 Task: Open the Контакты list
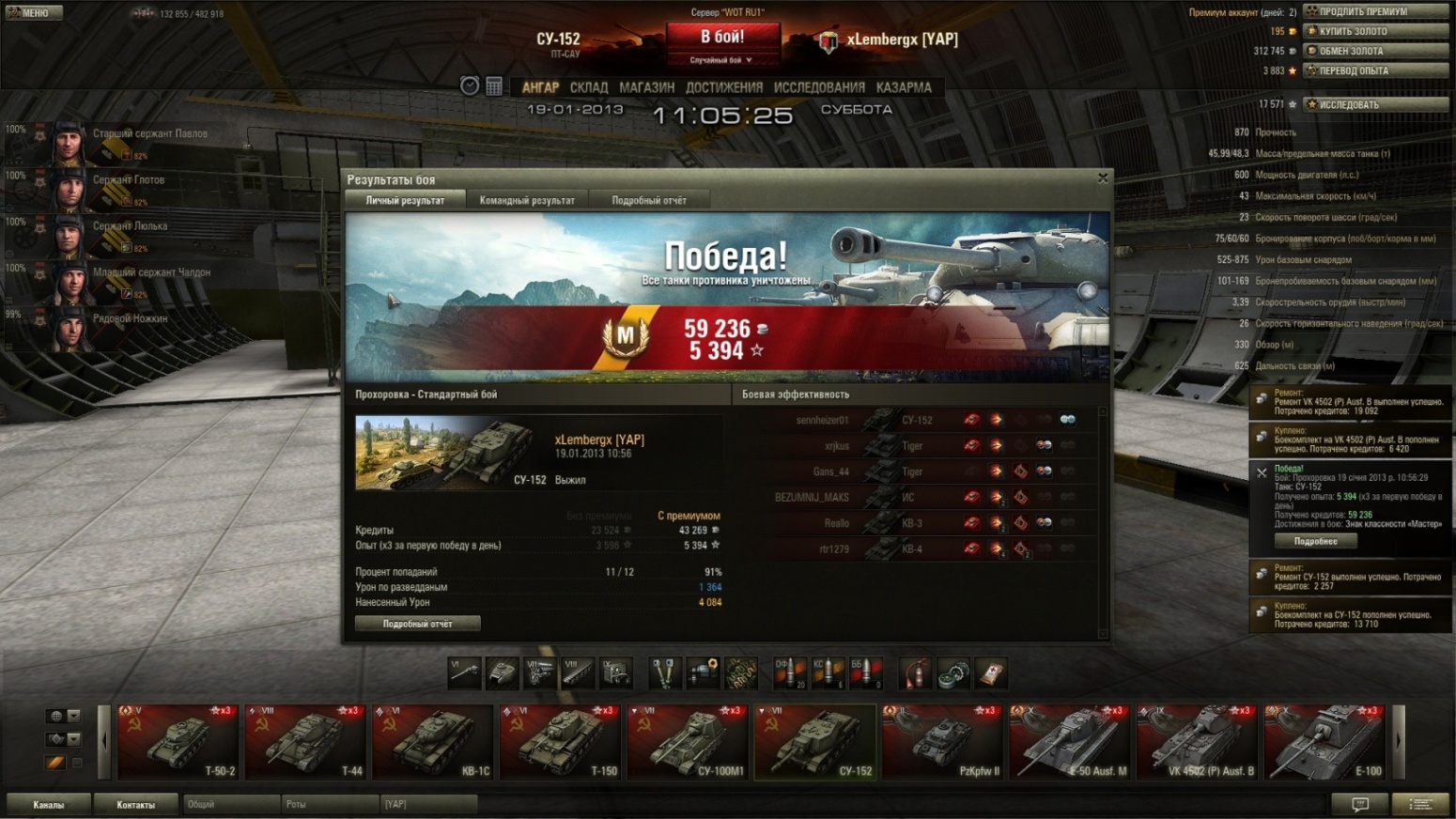[136, 804]
